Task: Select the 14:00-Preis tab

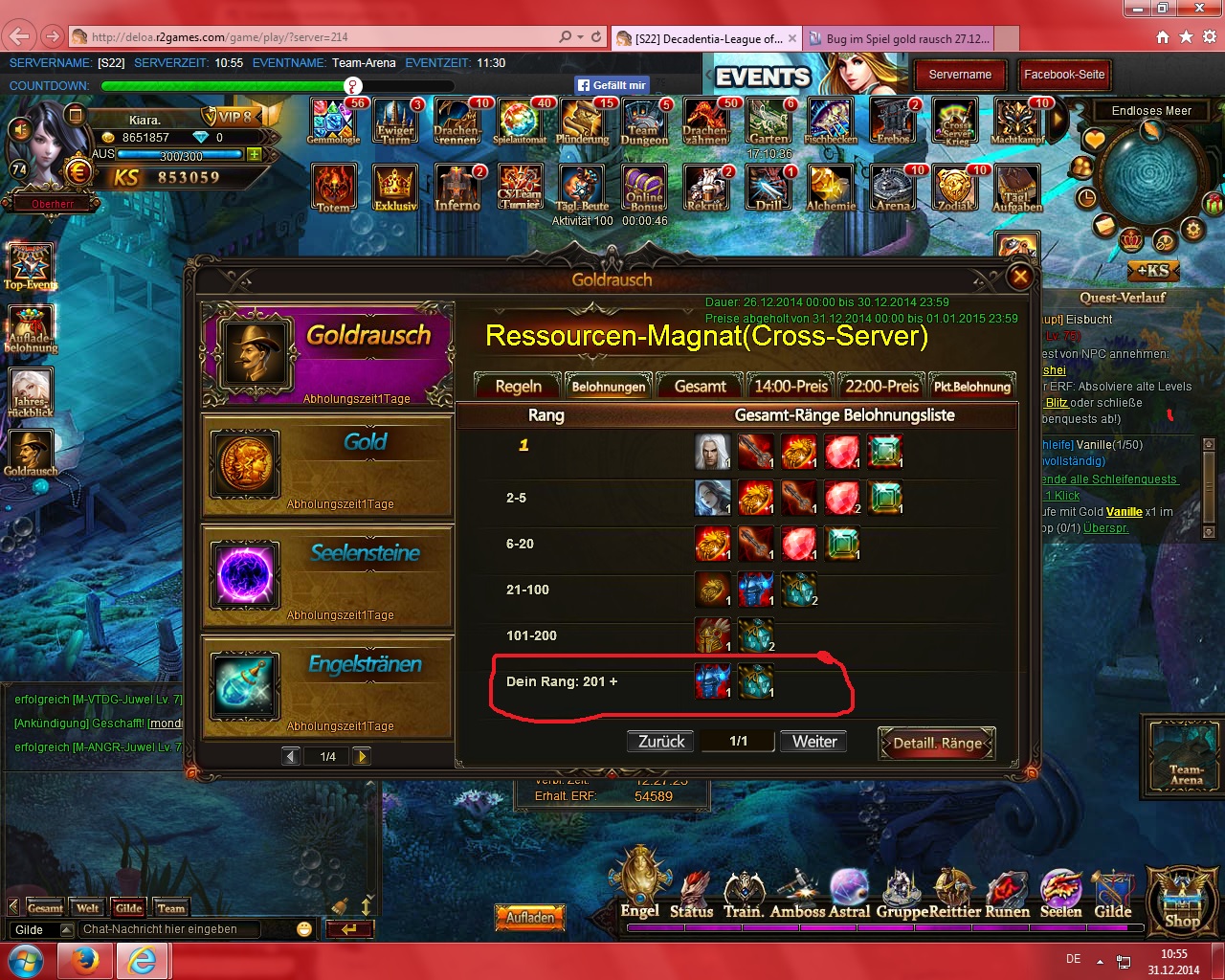Action: 791,387
